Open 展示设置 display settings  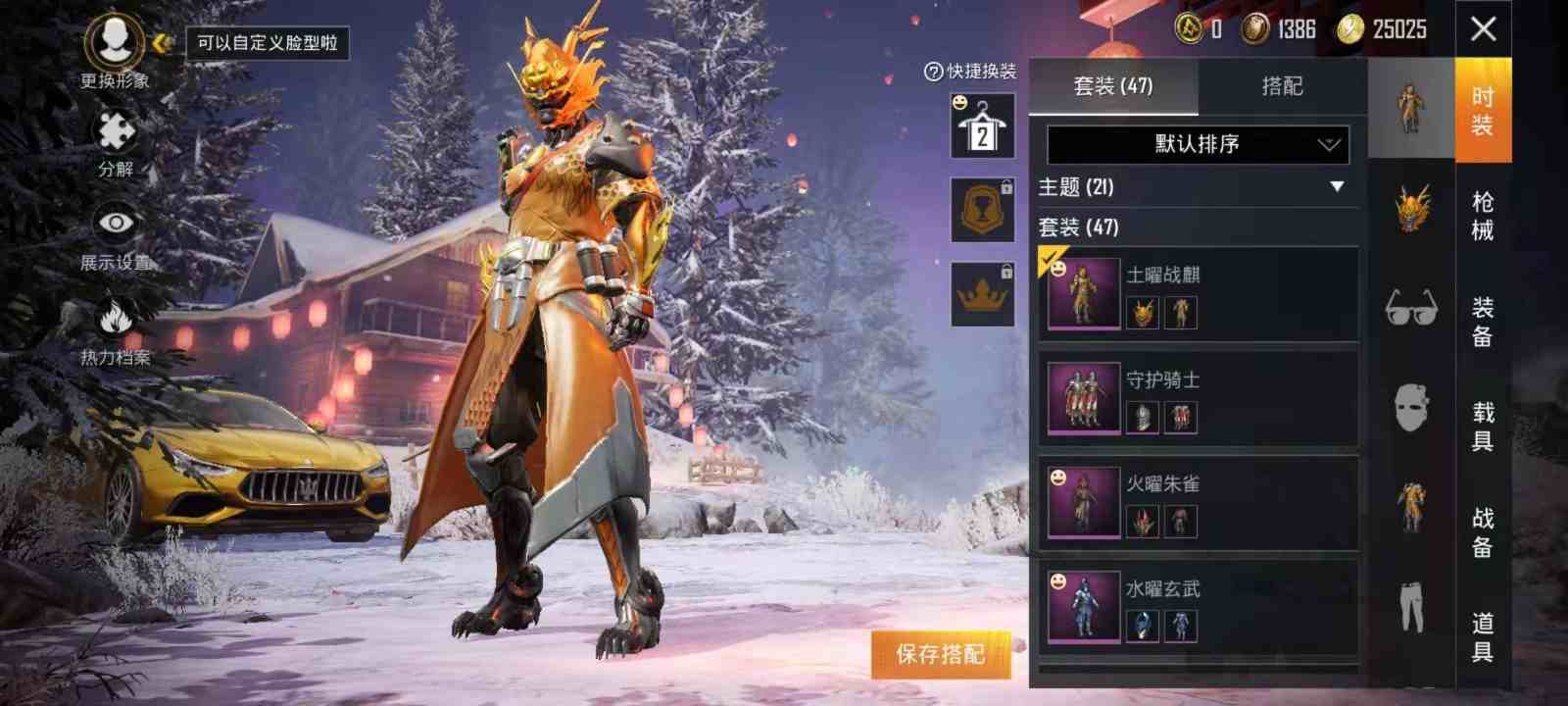[116, 235]
